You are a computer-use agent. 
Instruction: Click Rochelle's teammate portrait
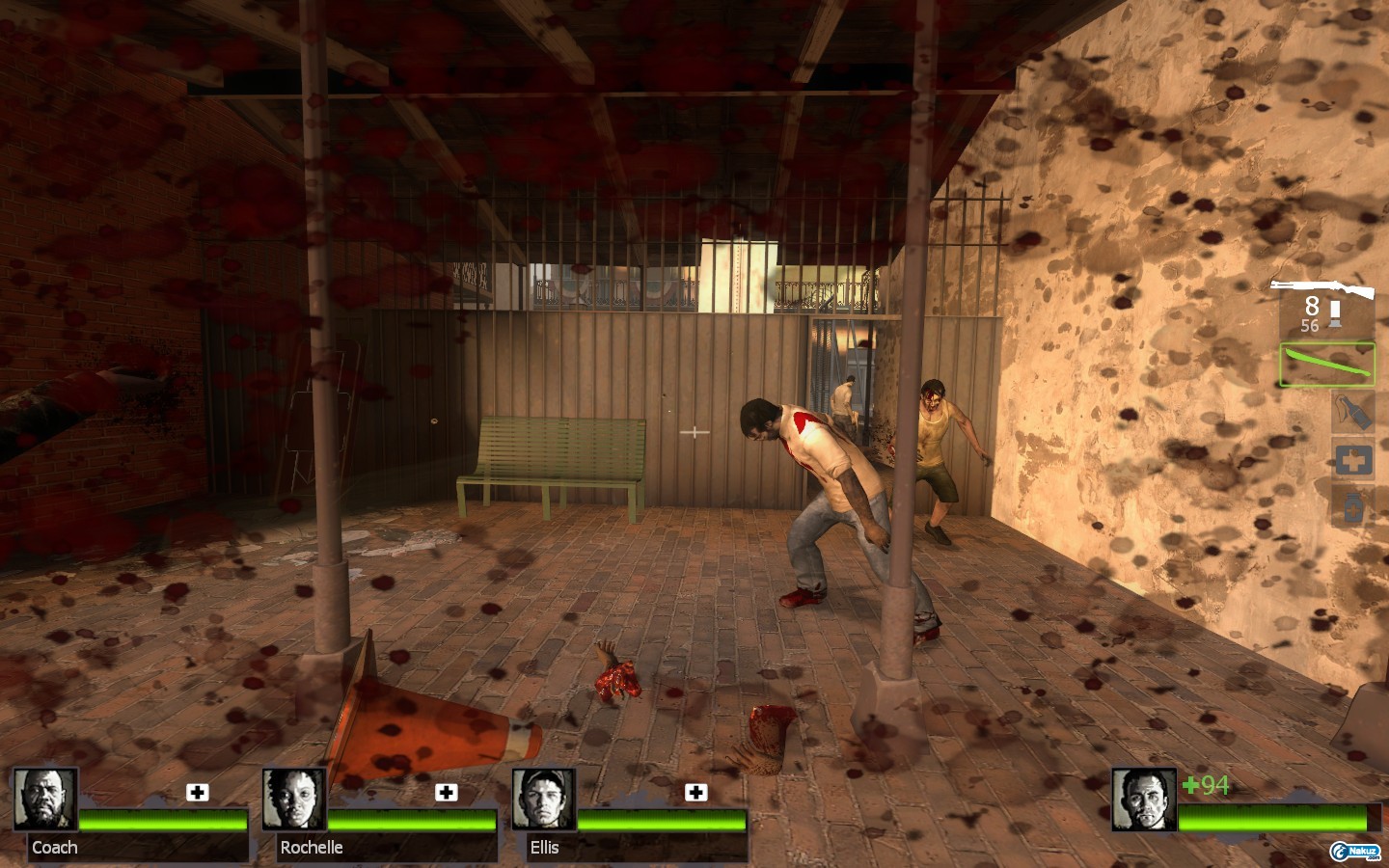294,799
